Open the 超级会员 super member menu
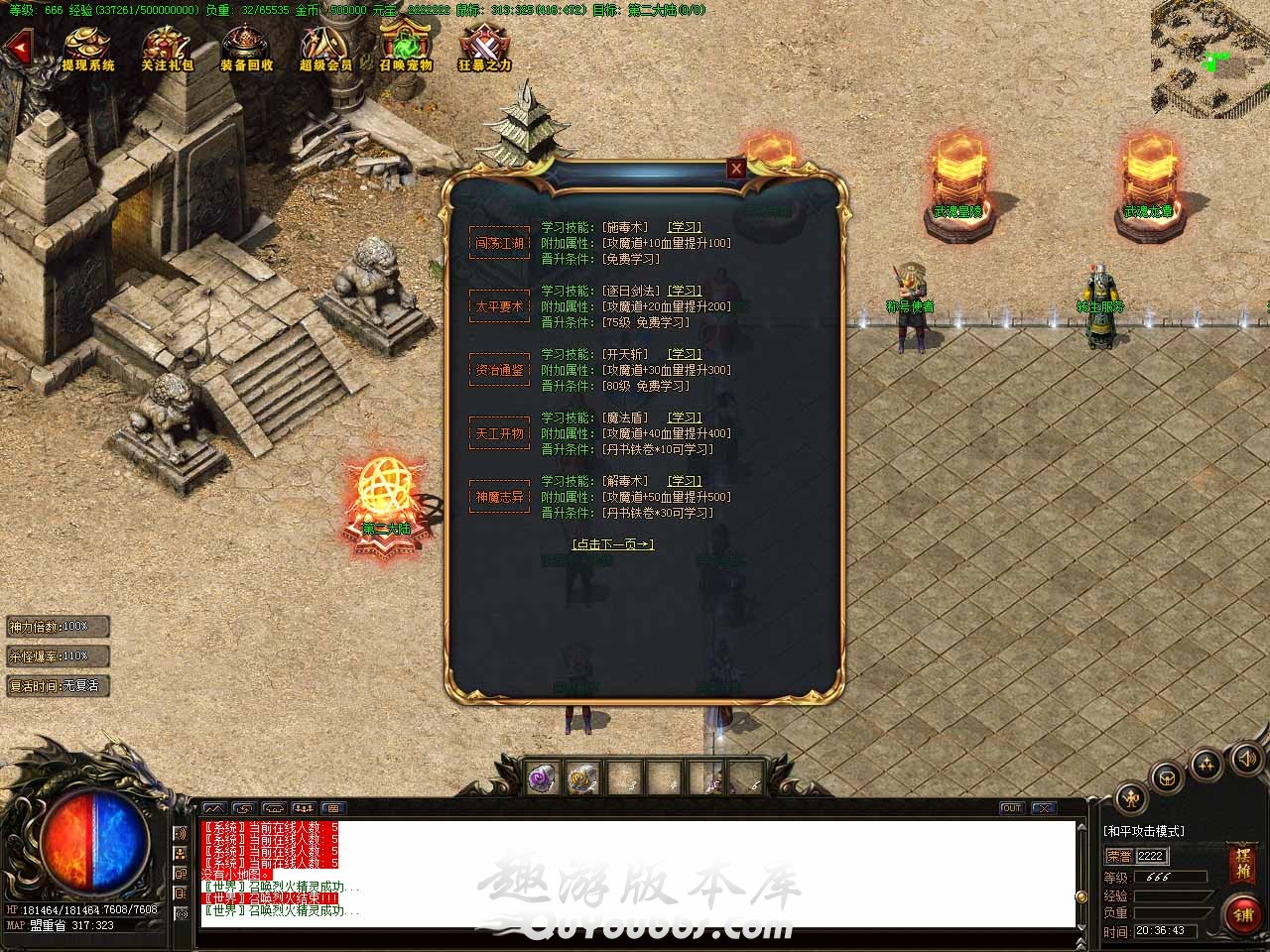Image resolution: width=1270 pixels, height=952 pixels. (x=325, y=49)
